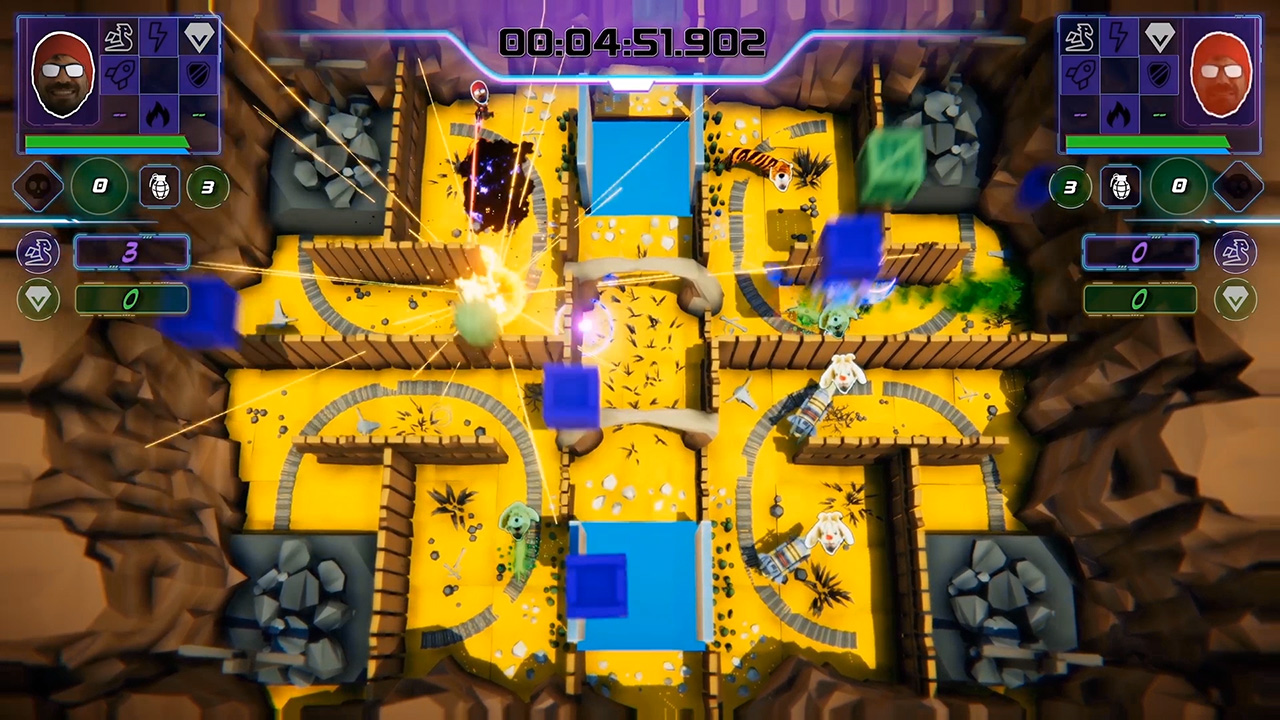
Task: Select the left player's lightning bolt power-up icon
Action: 156,37
